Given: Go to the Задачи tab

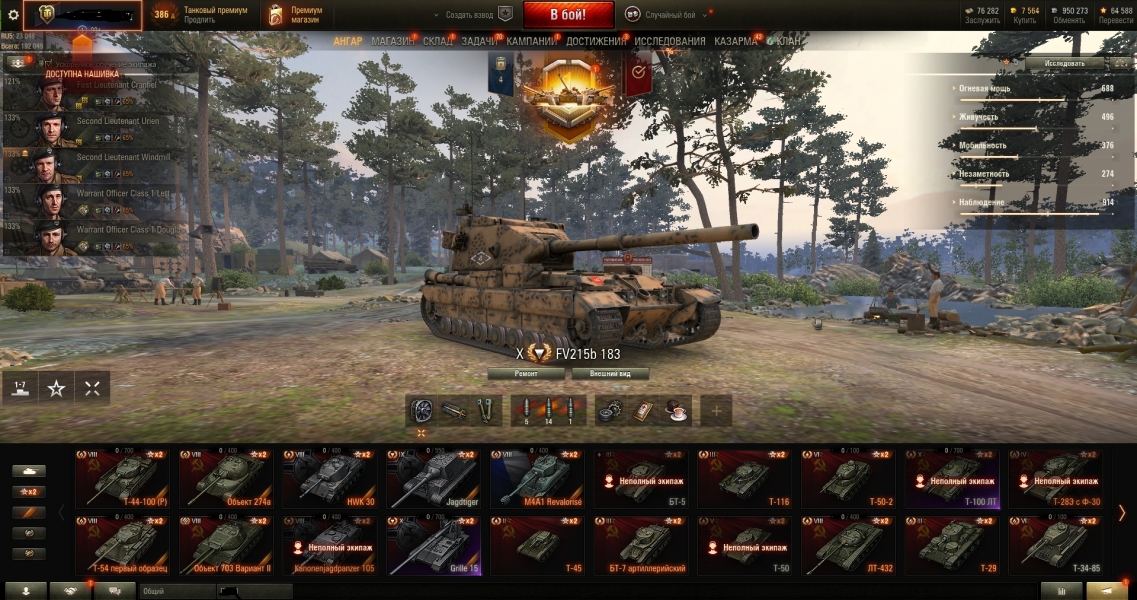Looking at the screenshot, I should 480,41.
